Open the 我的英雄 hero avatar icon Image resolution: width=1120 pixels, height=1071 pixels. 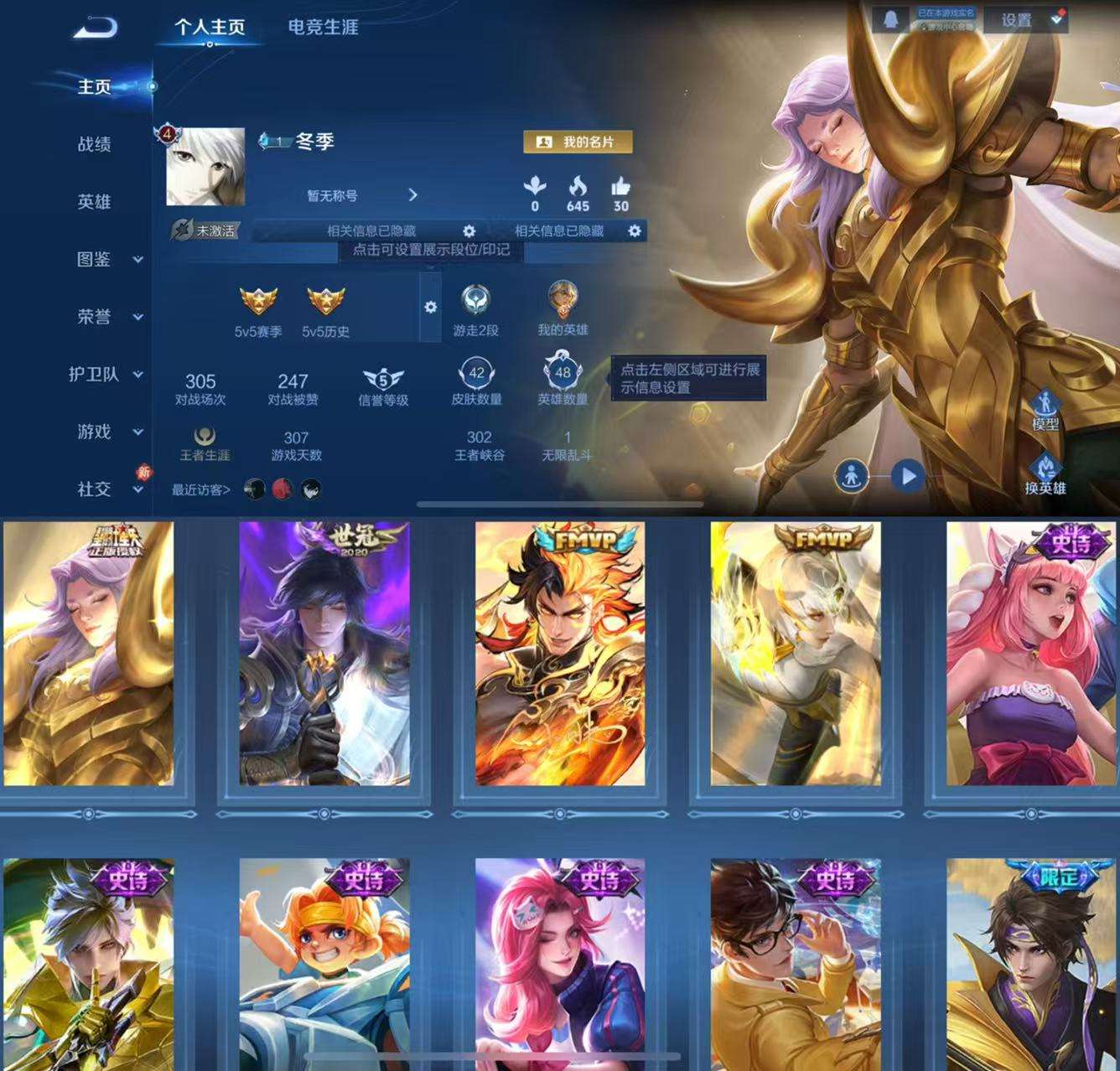pos(563,298)
